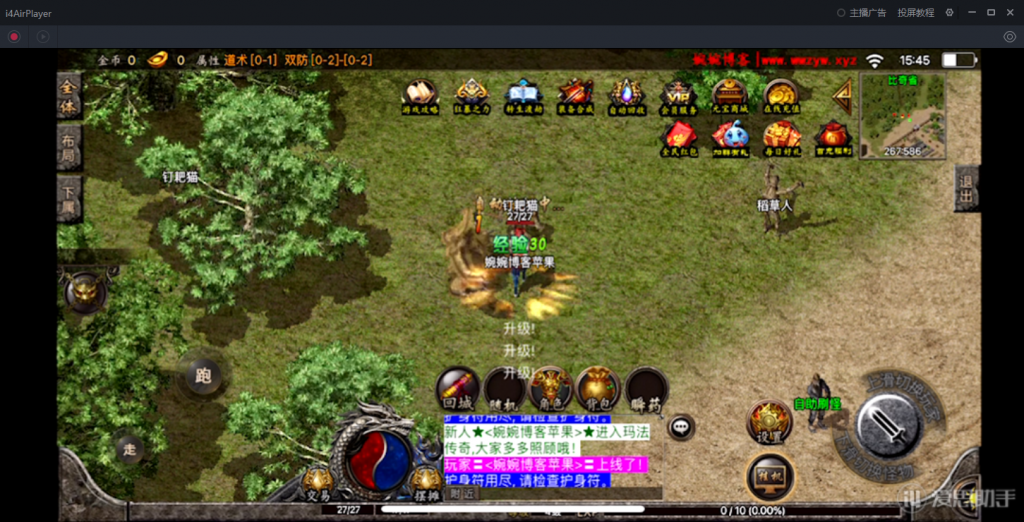Open the VIP member services icon
The width and height of the screenshot is (1024, 522).
coord(677,96)
